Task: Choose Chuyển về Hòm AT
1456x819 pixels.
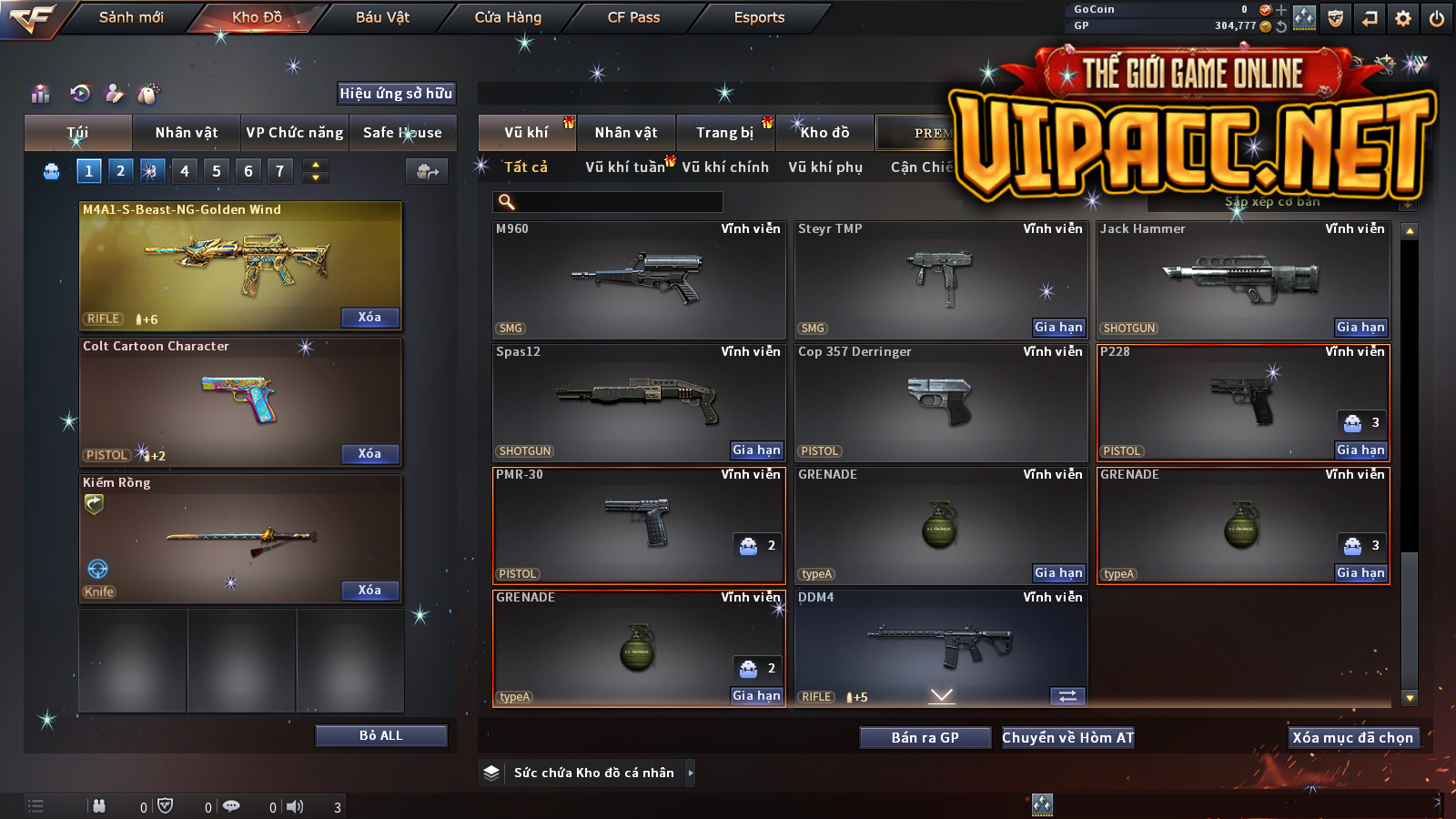Action: click(x=1067, y=738)
